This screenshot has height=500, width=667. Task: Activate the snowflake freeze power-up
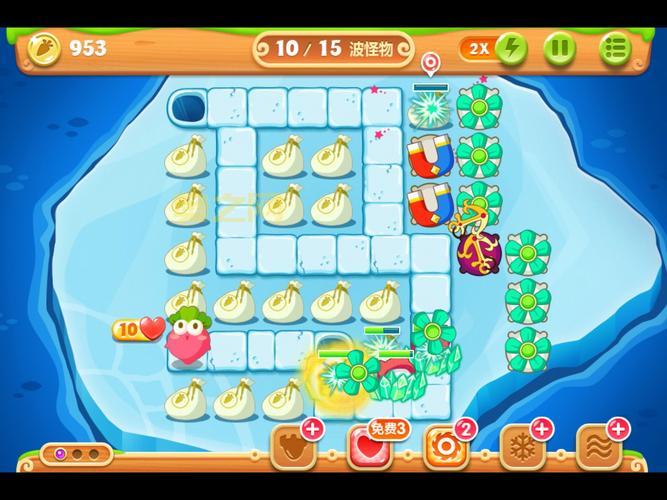(521, 447)
